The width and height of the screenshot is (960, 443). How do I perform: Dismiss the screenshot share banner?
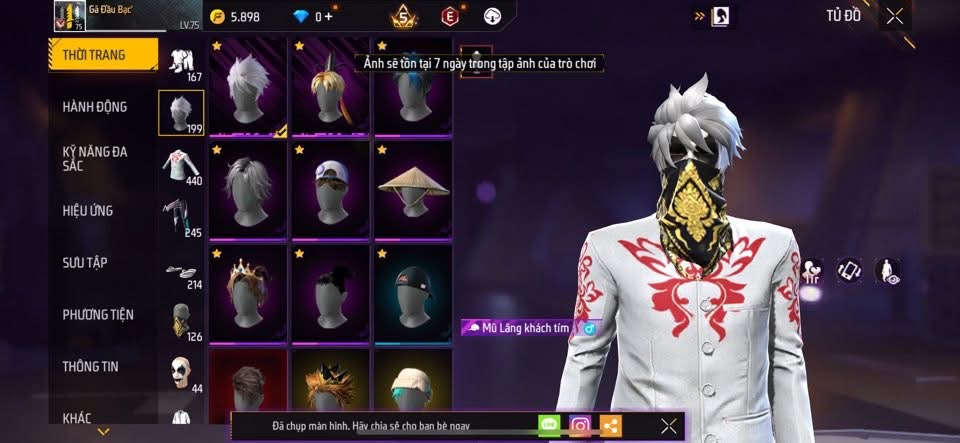click(x=669, y=426)
